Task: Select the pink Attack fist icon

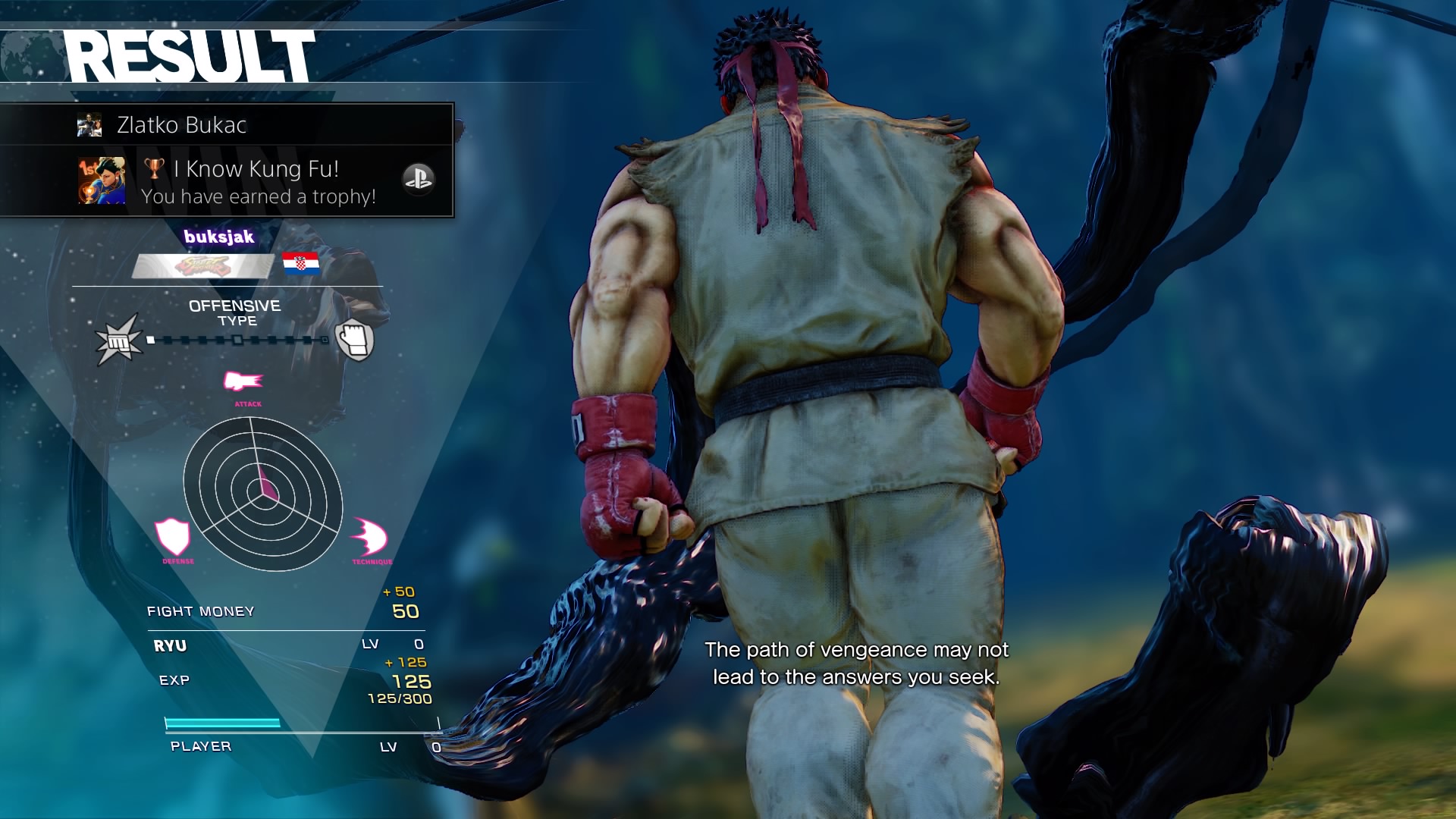Action: click(243, 381)
